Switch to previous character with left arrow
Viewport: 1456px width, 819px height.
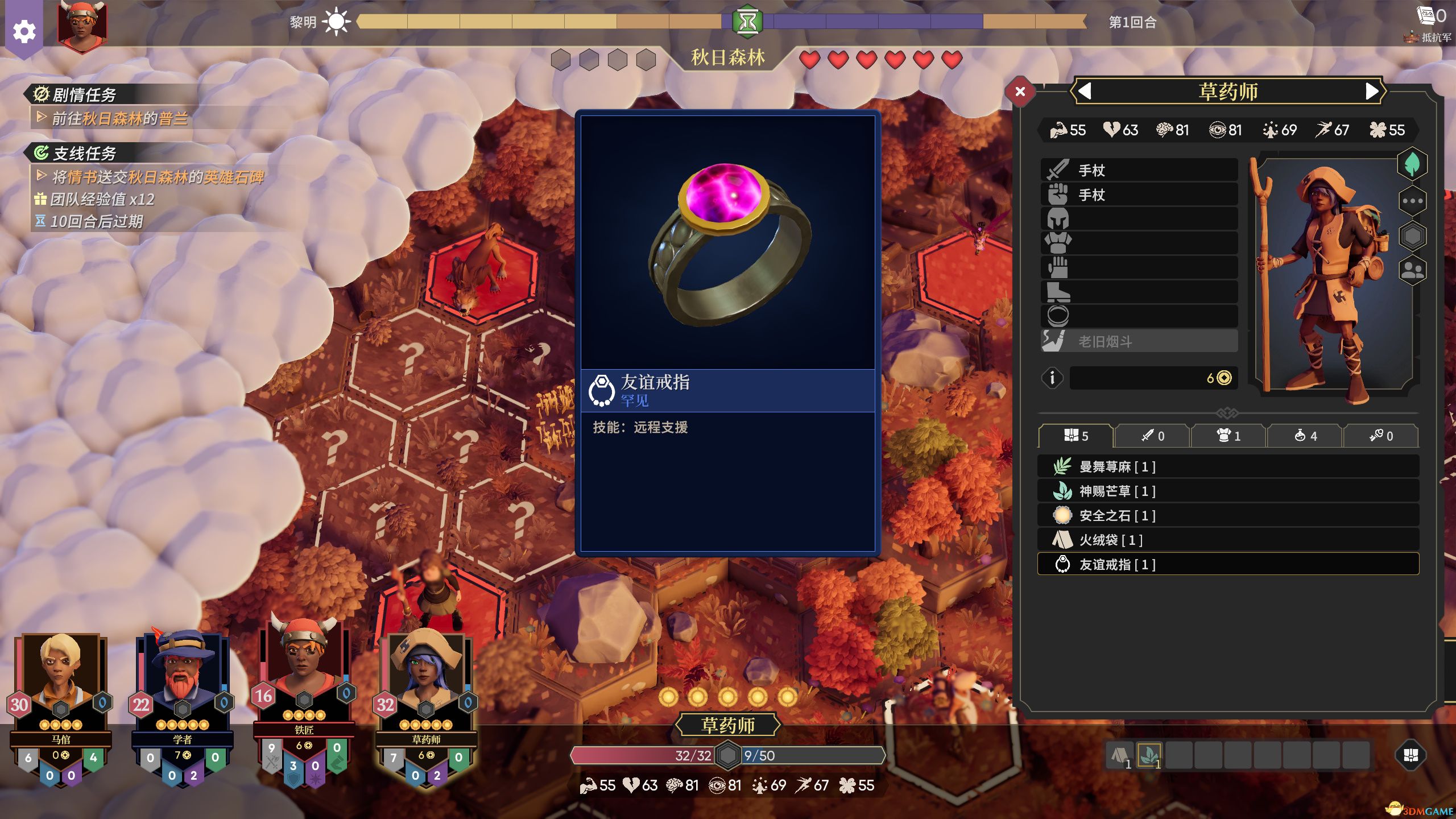(1085, 91)
